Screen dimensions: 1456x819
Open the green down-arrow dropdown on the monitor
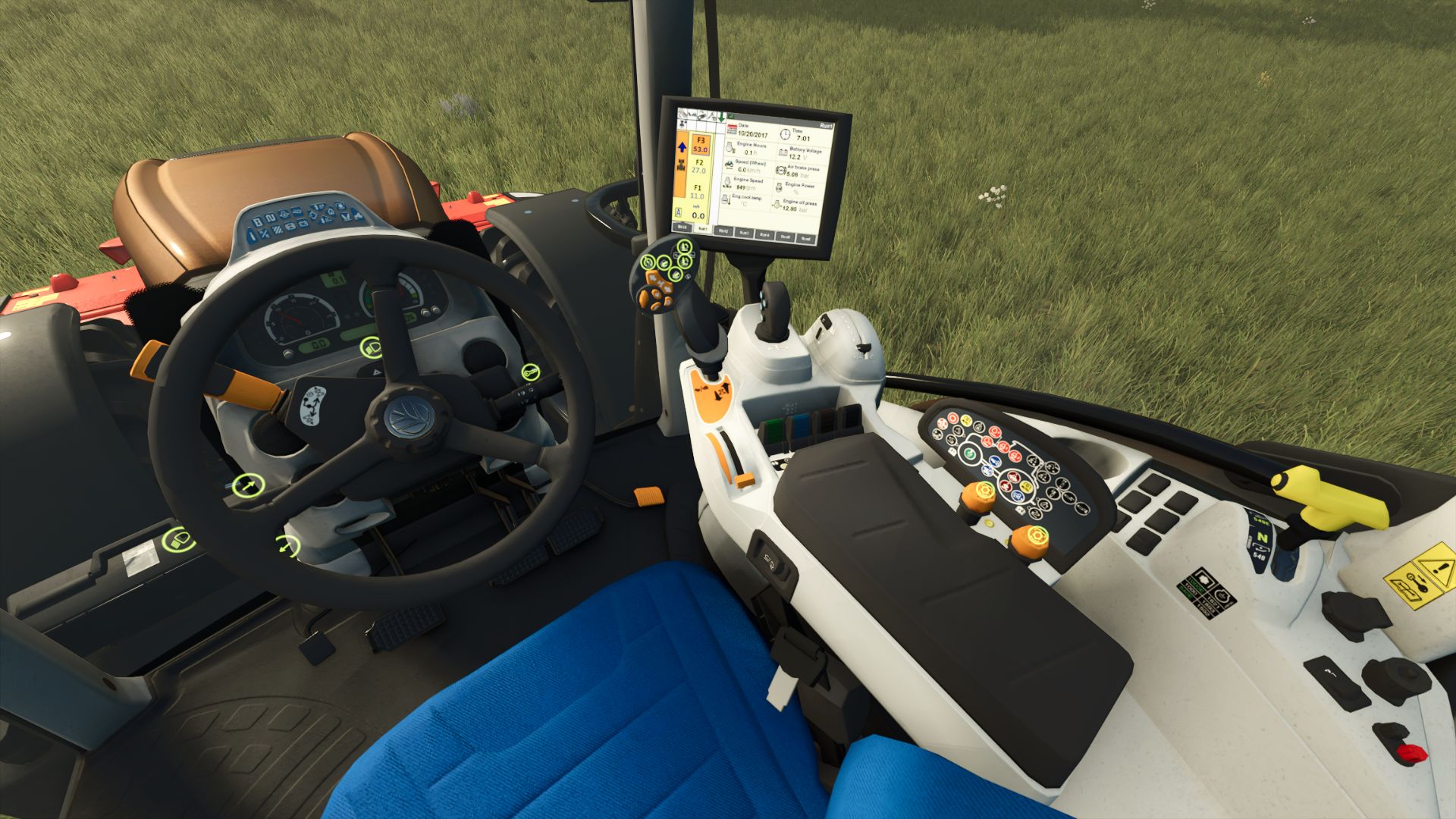point(722,116)
